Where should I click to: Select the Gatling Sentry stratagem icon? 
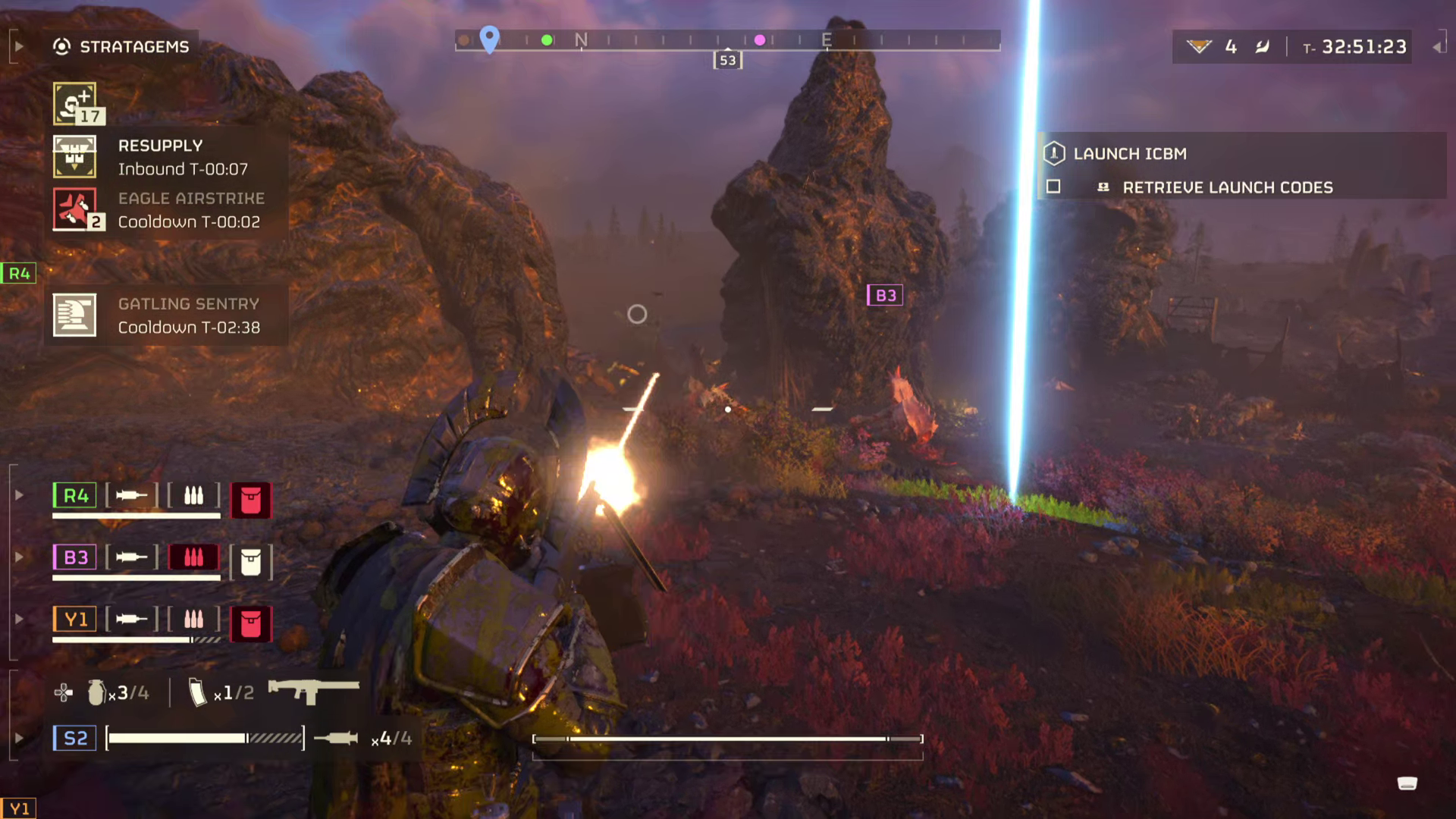[77, 315]
